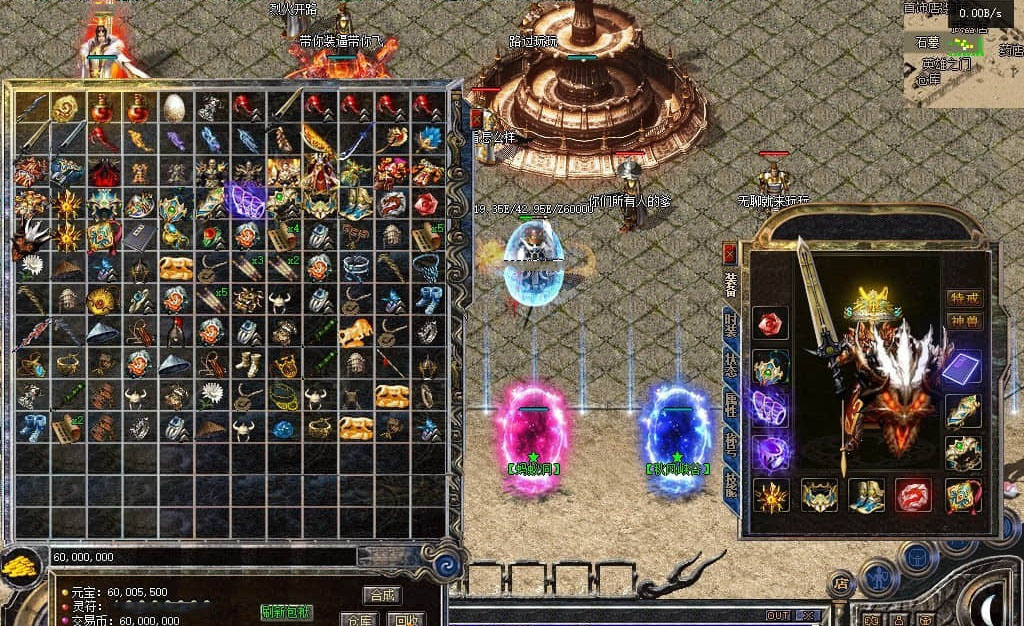Click the gold ingot currency icon
Image resolution: width=1024 pixels, height=626 pixels.
coord(22,567)
